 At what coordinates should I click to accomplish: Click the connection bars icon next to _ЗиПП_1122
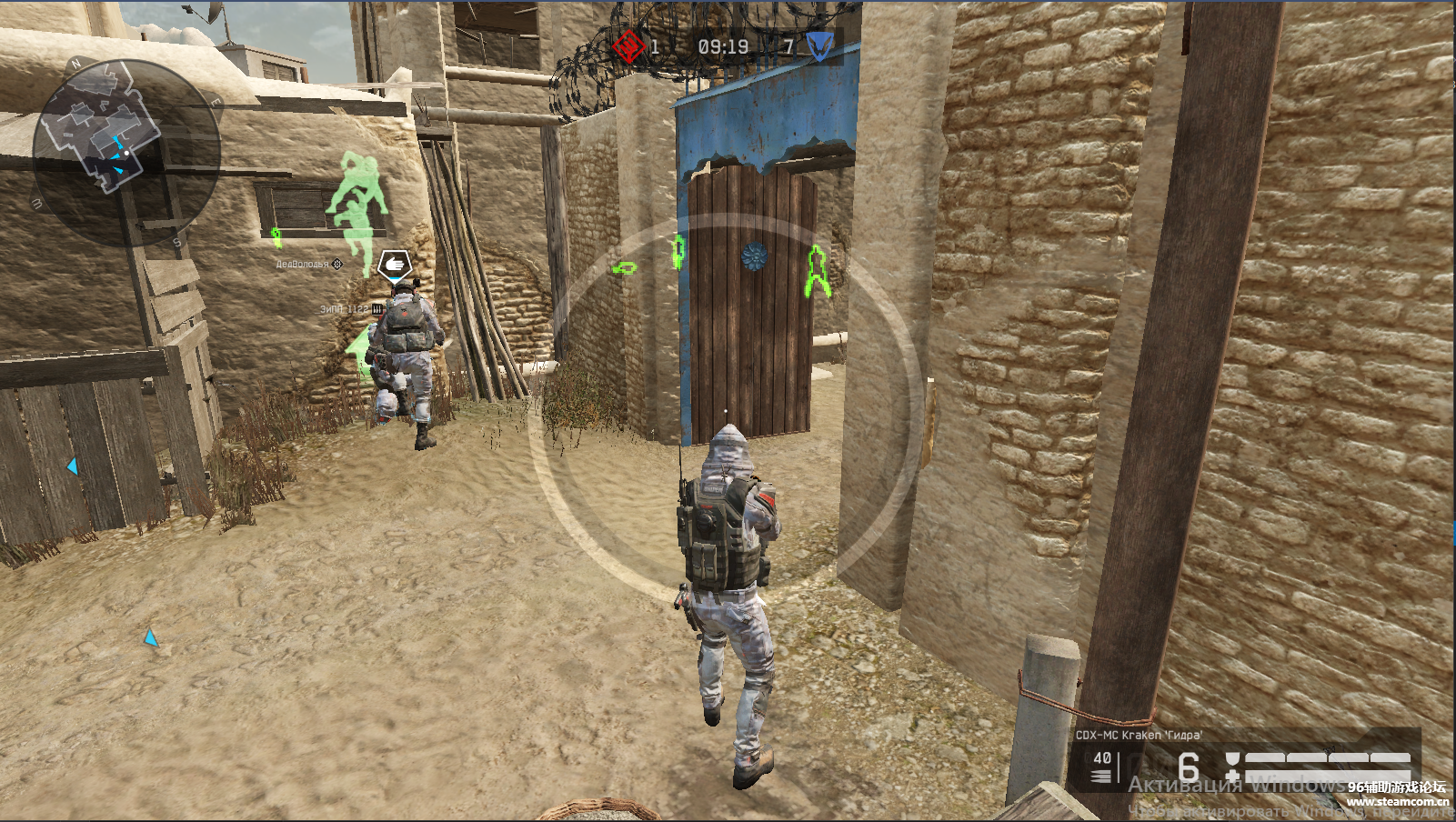coord(378,309)
